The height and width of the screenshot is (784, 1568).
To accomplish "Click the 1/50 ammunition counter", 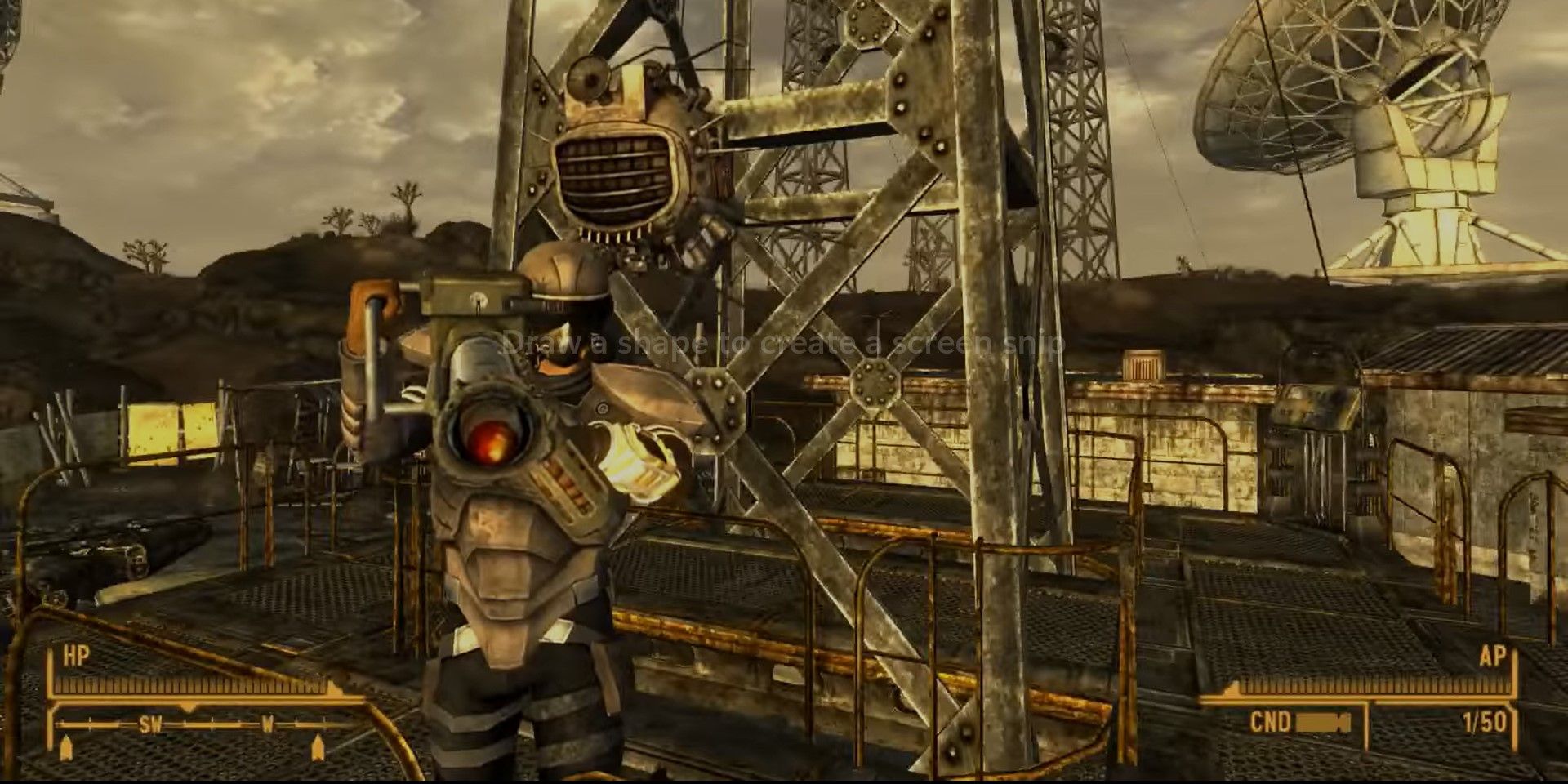I will pos(1486,721).
